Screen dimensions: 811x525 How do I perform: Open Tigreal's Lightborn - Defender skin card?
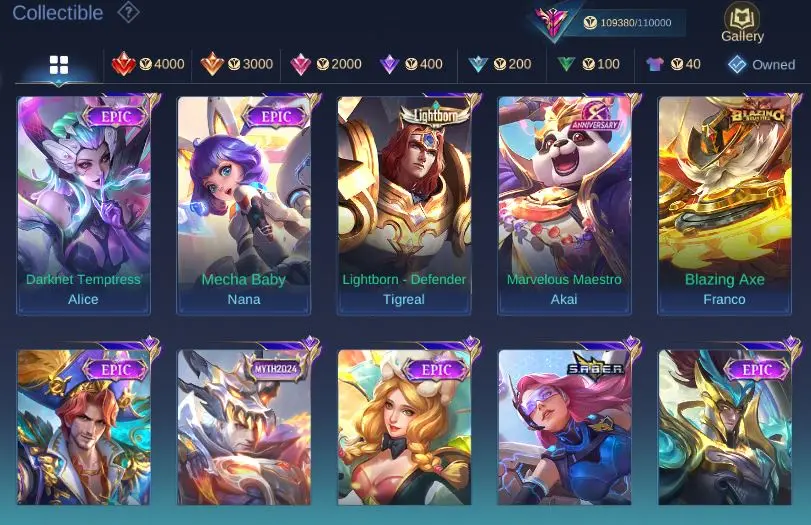click(404, 205)
